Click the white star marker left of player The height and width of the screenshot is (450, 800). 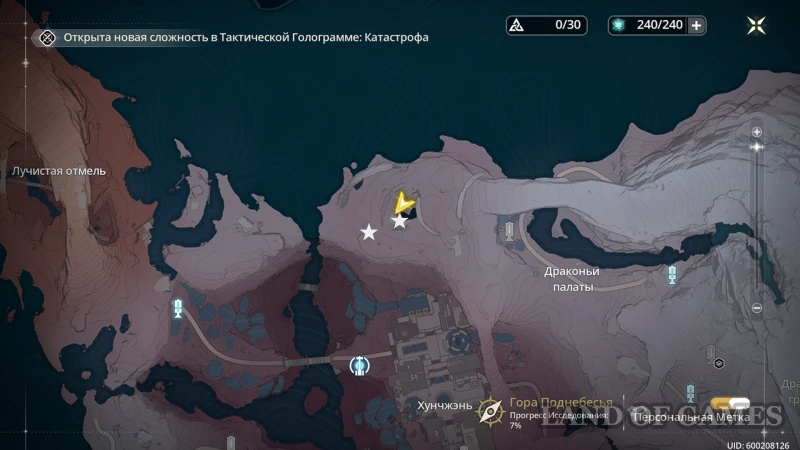[x=369, y=232]
